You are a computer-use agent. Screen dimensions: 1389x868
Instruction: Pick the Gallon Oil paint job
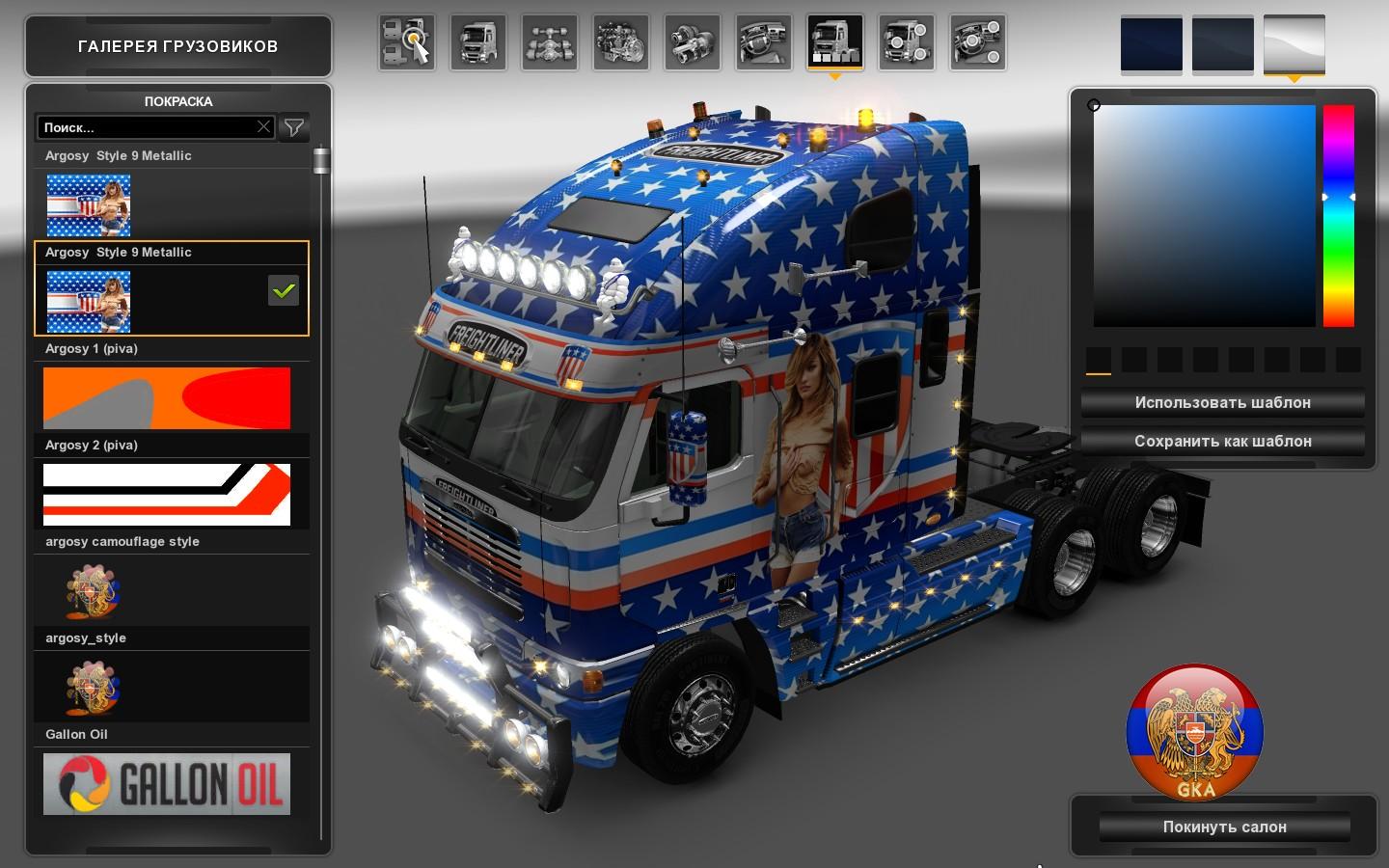[x=167, y=783]
